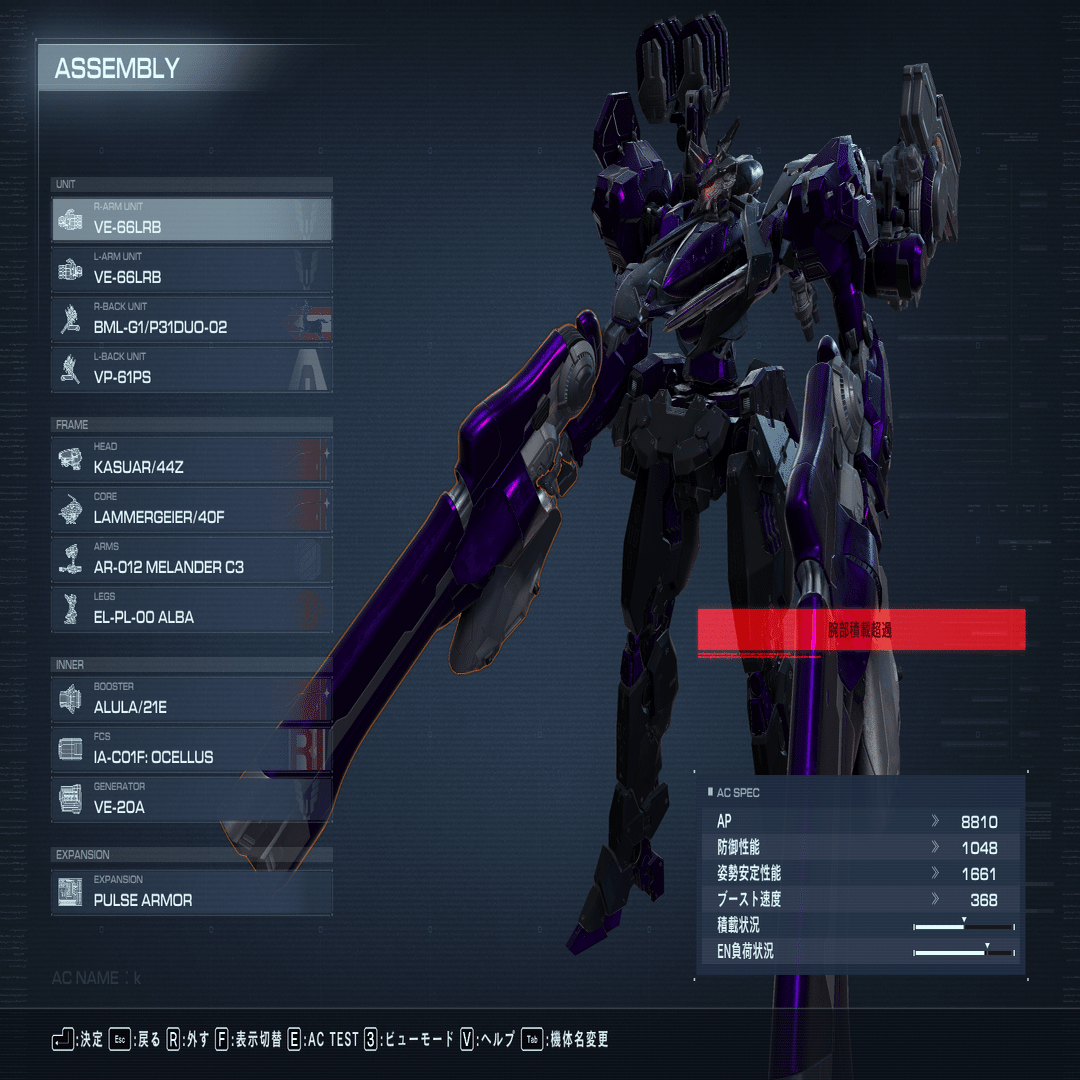The height and width of the screenshot is (1080, 1080).
Task: Choose the ARMS part AR-012 MELANDER C3
Action: [192, 559]
